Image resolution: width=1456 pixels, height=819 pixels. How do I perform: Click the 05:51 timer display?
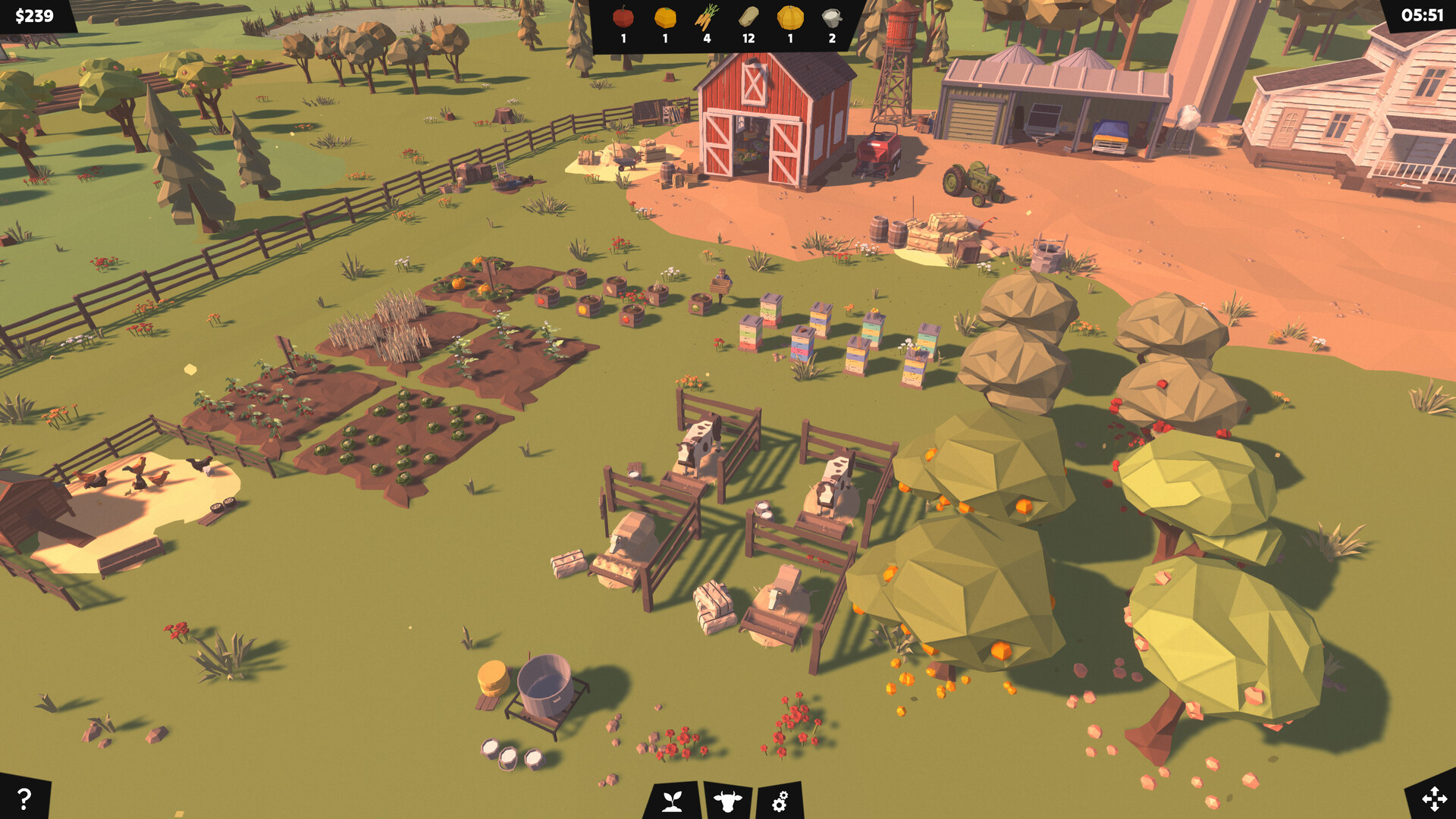coord(1424,13)
